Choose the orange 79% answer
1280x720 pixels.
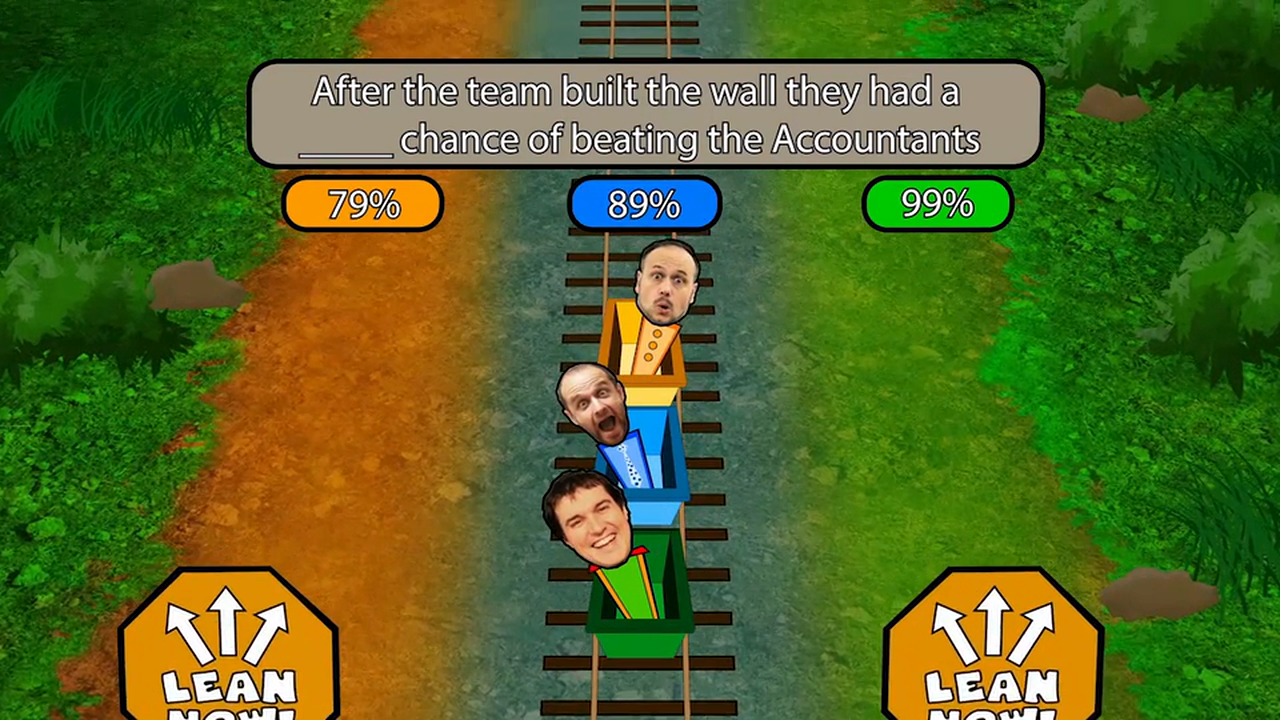[x=362, y=204]
